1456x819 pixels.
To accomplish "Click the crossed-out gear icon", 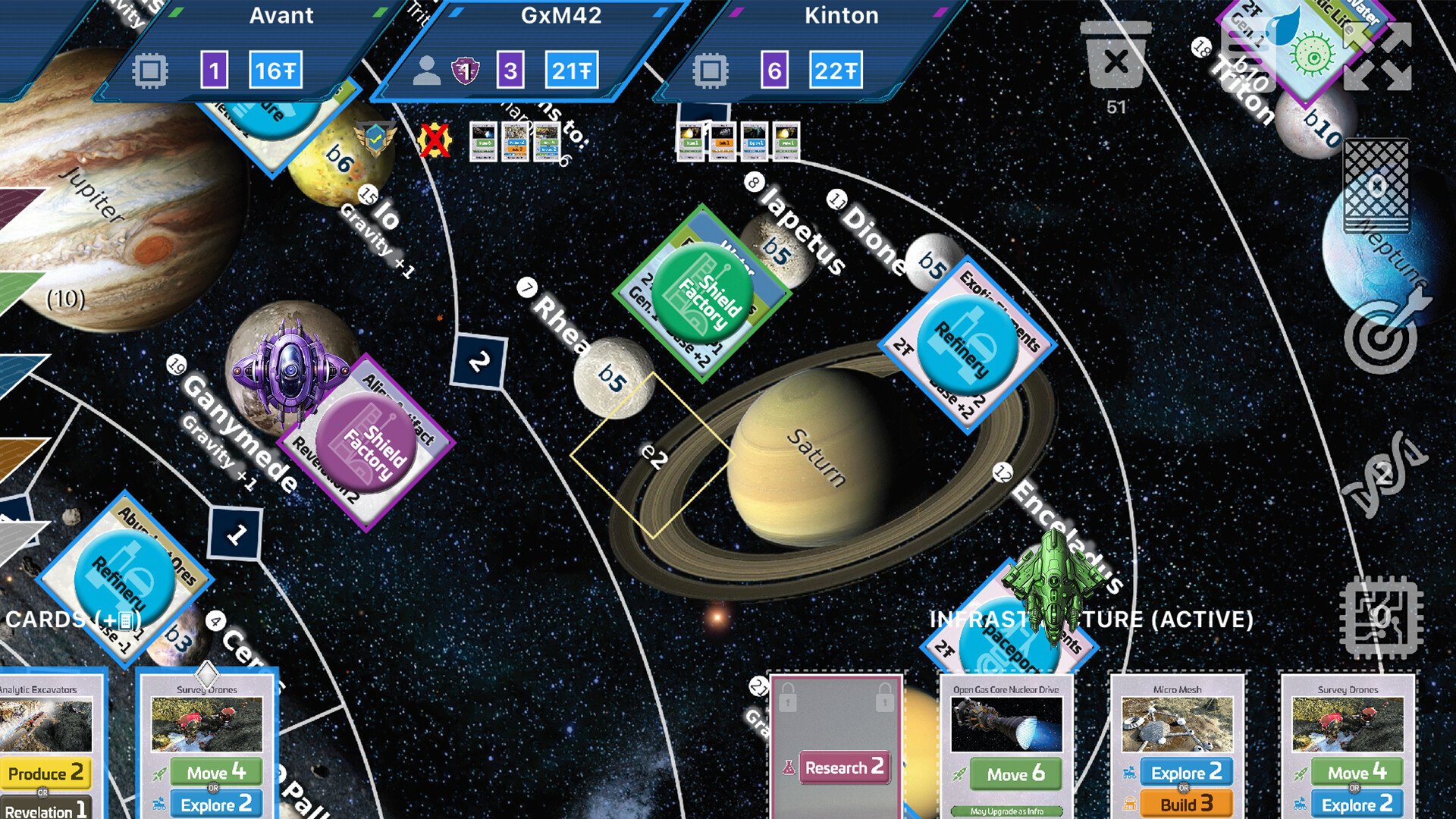I will 435,141.
